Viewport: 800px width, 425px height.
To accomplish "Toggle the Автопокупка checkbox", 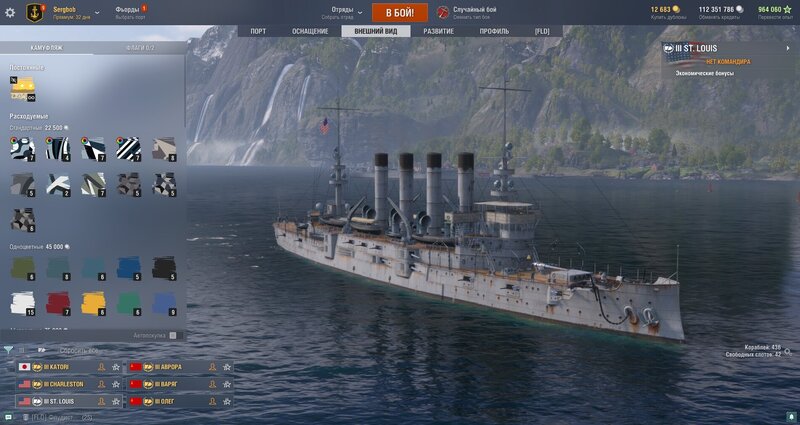I will (x=172, y=335).
